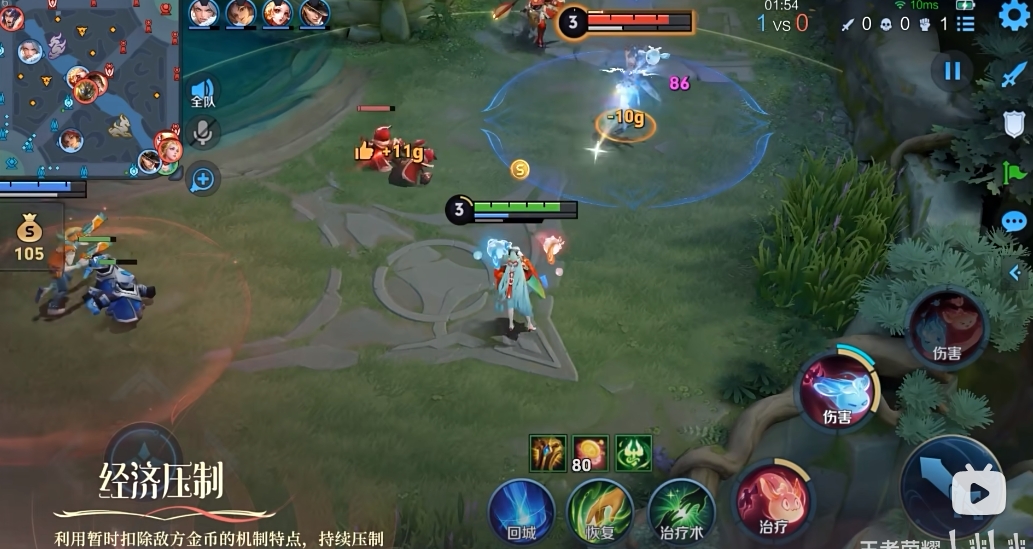Use the 回城 recall ability
This screenshot has height=549, width=1033.
pos(521,510)
